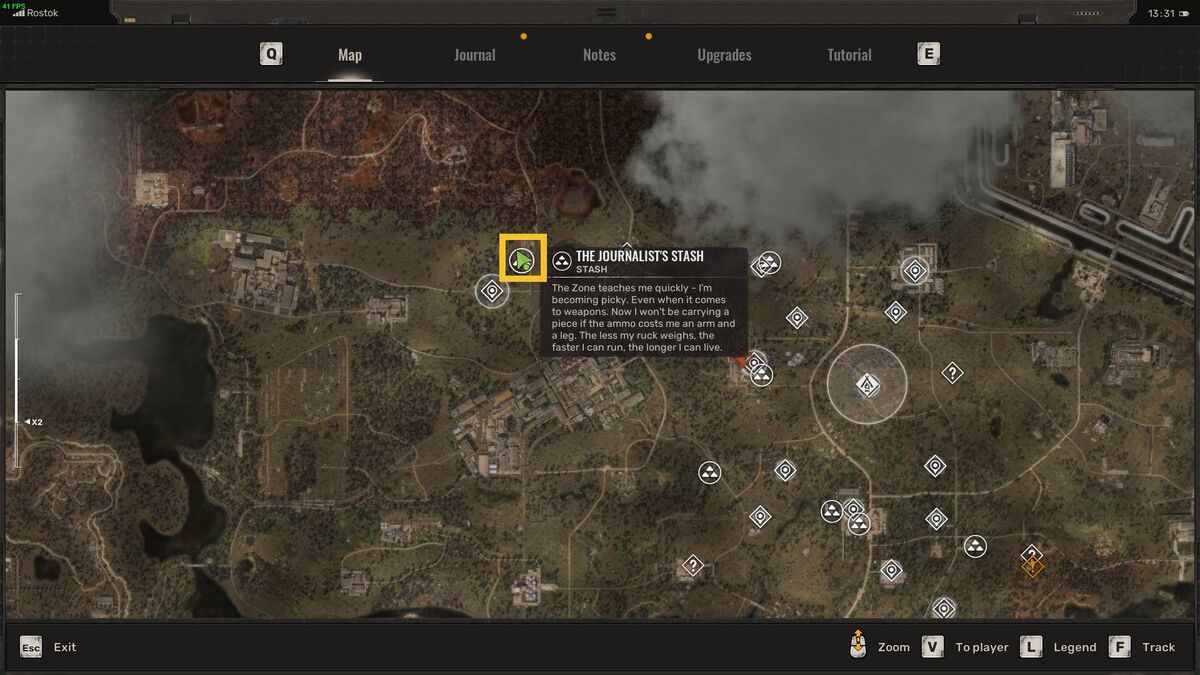Show the Tutorial tab
The width and height of the screenshot is (1200, 675).
pyautogui.click(x=849, y=55)
